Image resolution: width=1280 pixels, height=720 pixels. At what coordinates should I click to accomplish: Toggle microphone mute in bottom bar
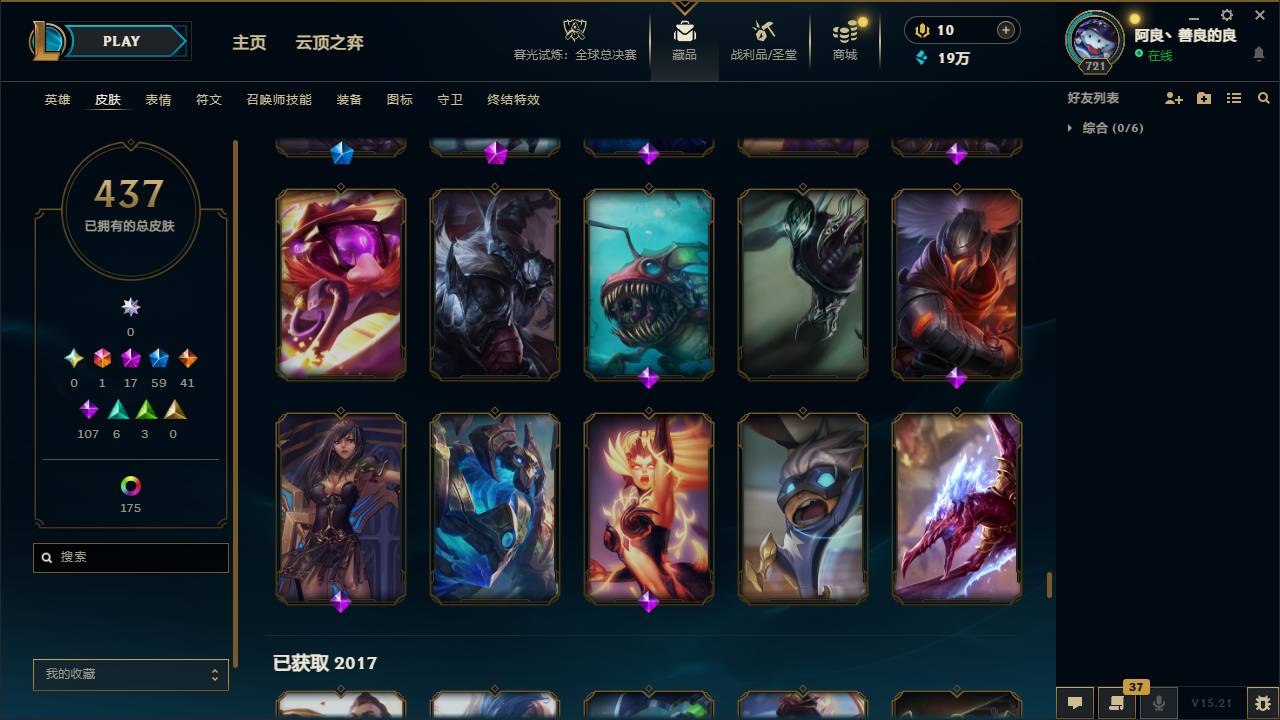(1159, 703)
